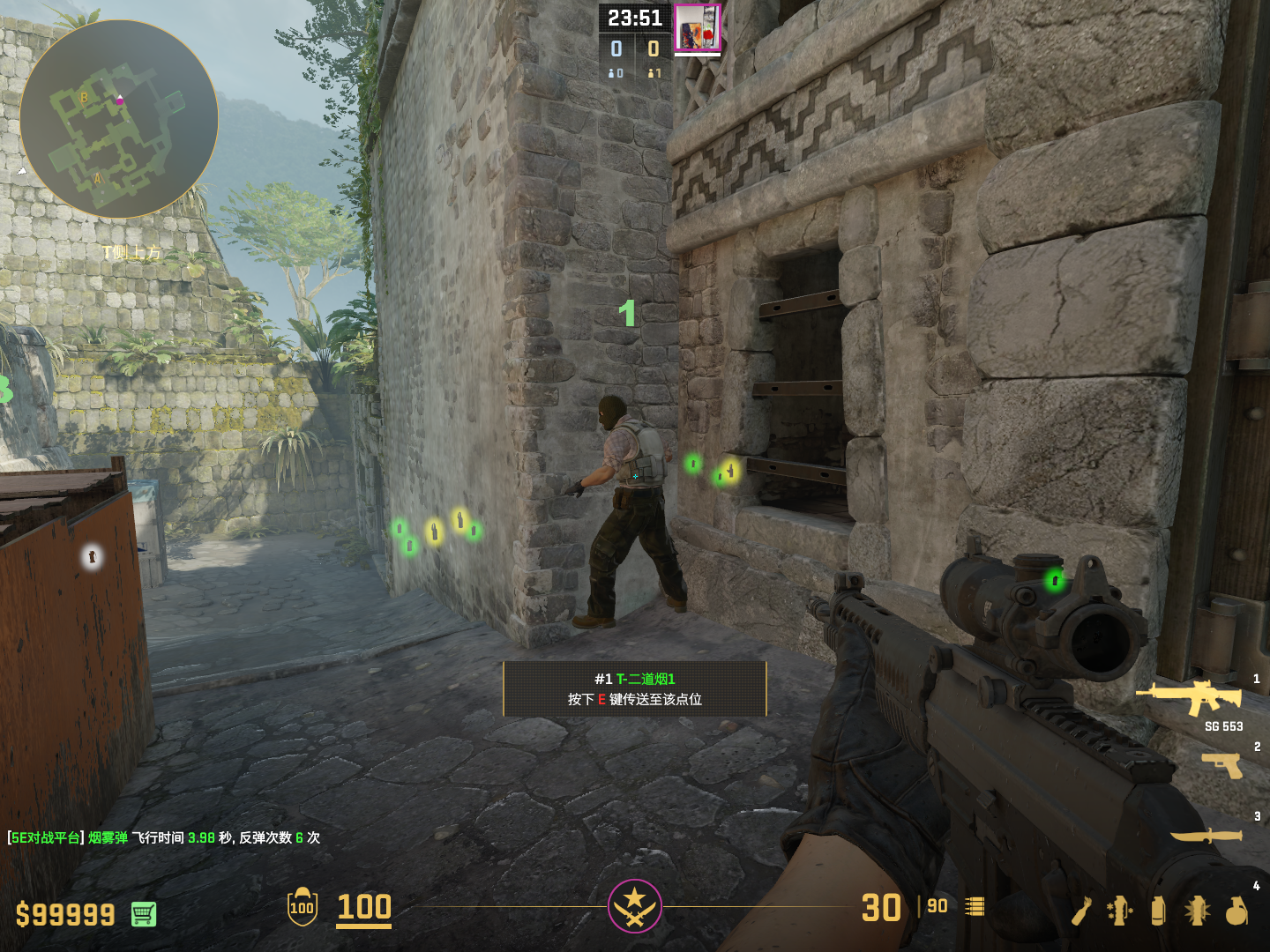Click the player avatar beside the scoreboard
This screenshot has height=952, width=1270.
point(698,27)
